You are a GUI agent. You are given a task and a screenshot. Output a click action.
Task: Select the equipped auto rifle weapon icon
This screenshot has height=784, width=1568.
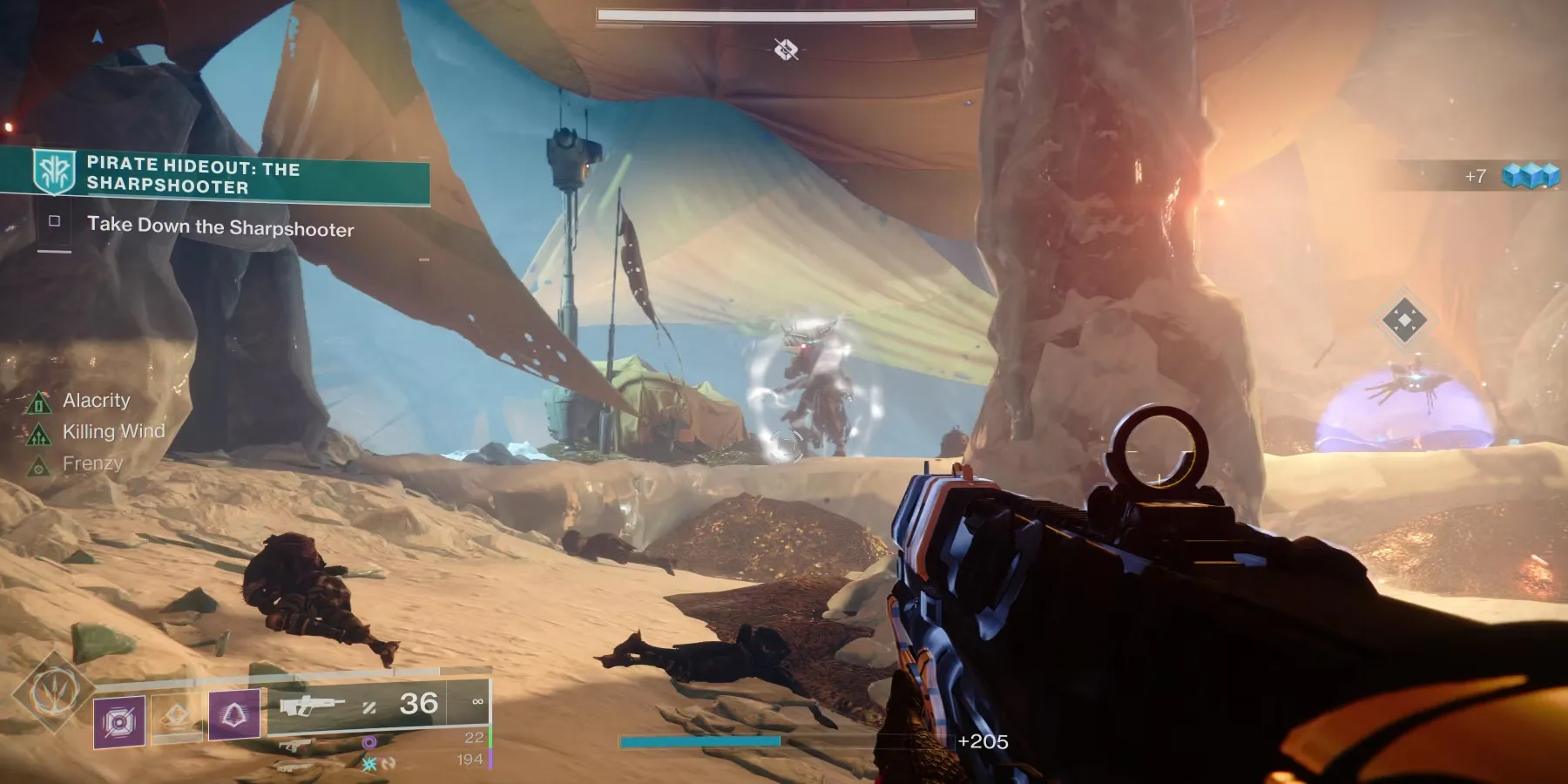(313, 704)
